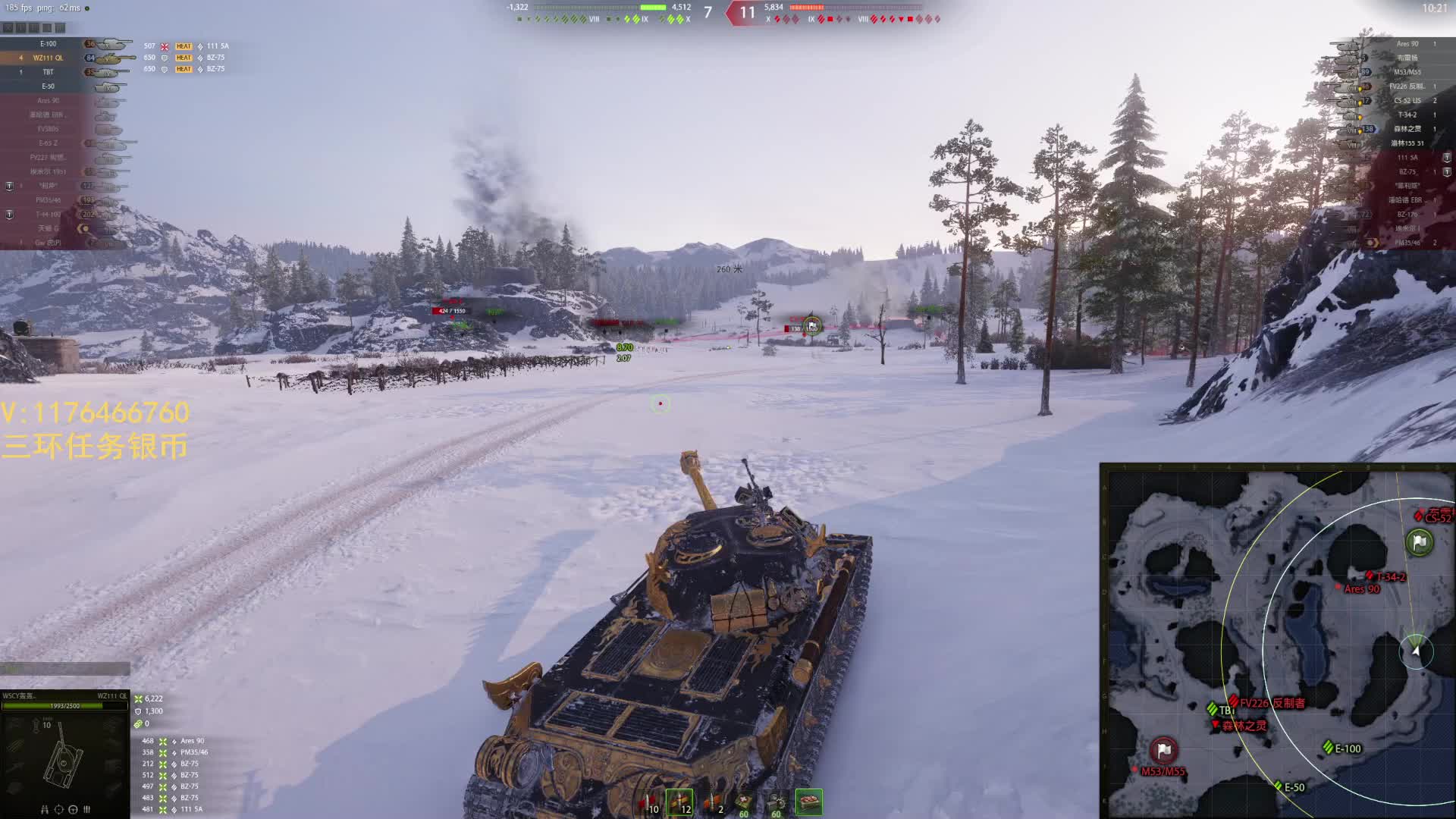This screenshot has width=1456, height=819.
Task: Select M53/M55 in the enemy team list
Action: [x=1406, y=72]
